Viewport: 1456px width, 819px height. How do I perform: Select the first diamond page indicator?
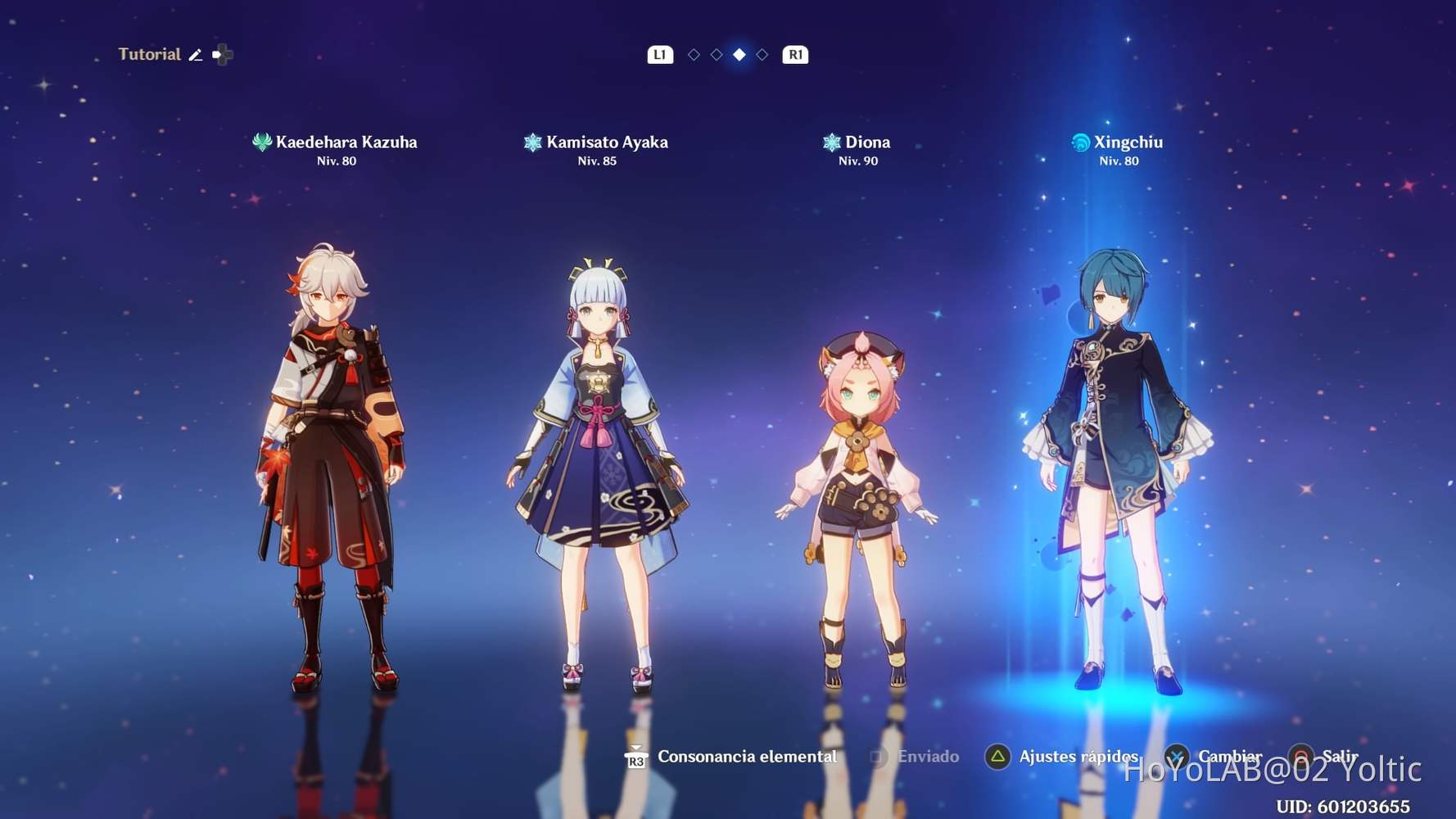(693, 55)
